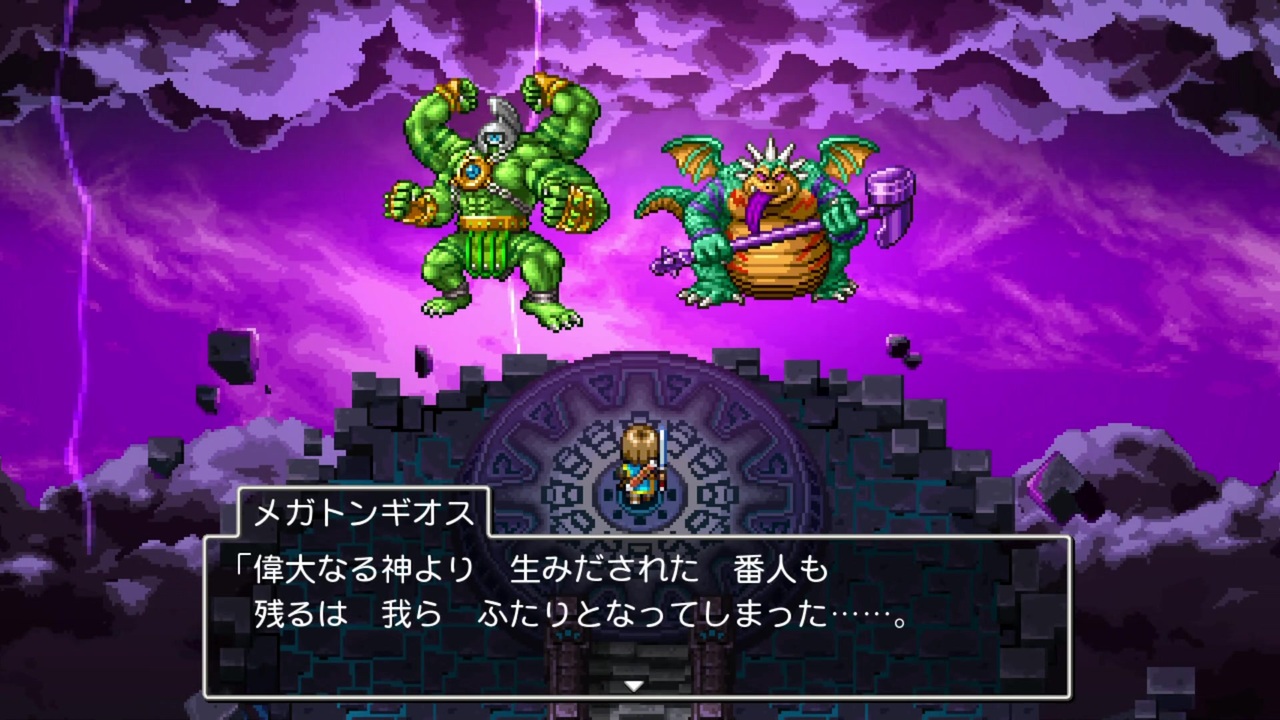Select the dragon's orange wings
Screen dimensions: 1280x720
point(690,160)
